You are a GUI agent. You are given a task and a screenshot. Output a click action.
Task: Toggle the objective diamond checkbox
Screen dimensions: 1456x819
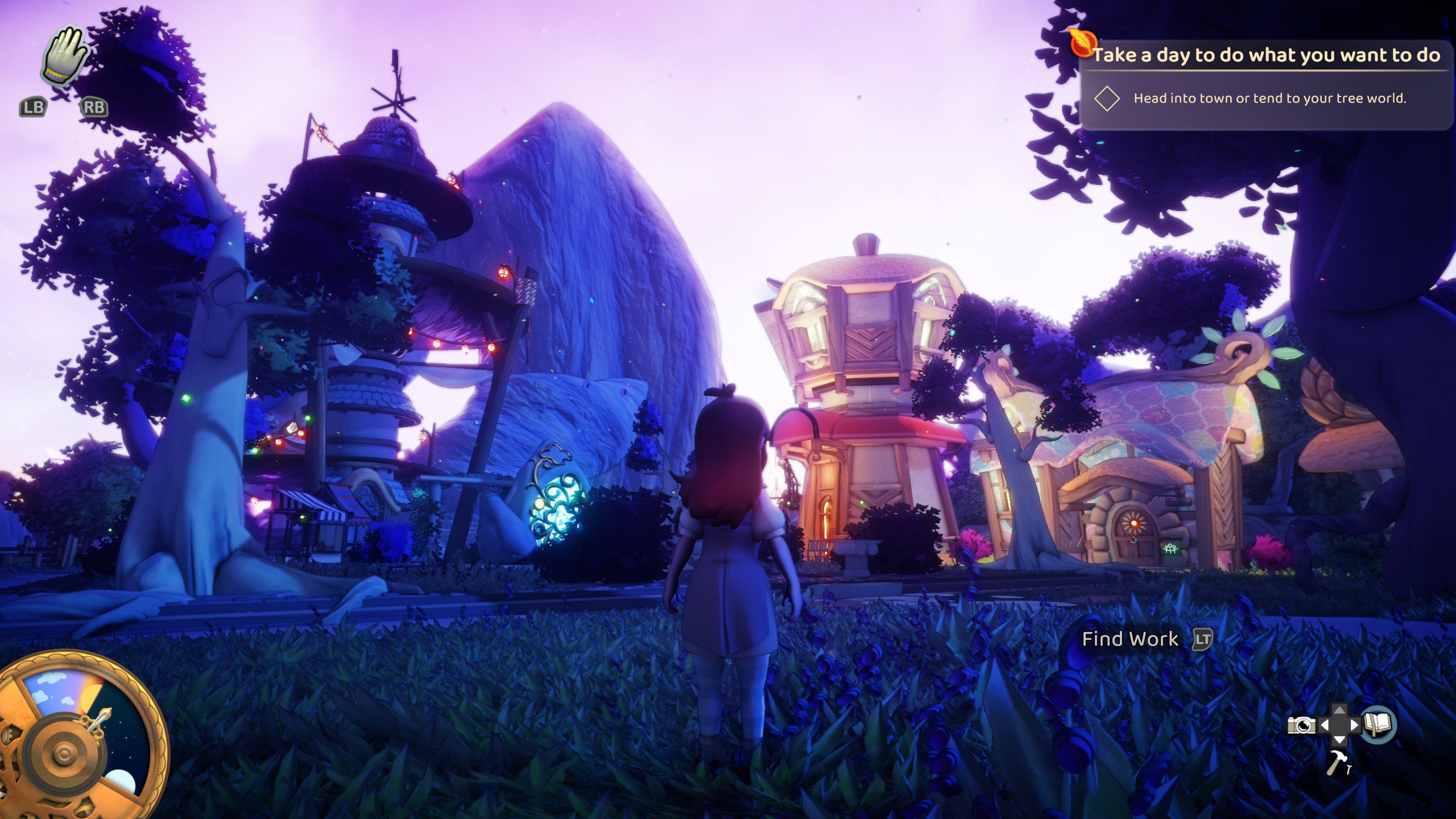coord(1107,98)
